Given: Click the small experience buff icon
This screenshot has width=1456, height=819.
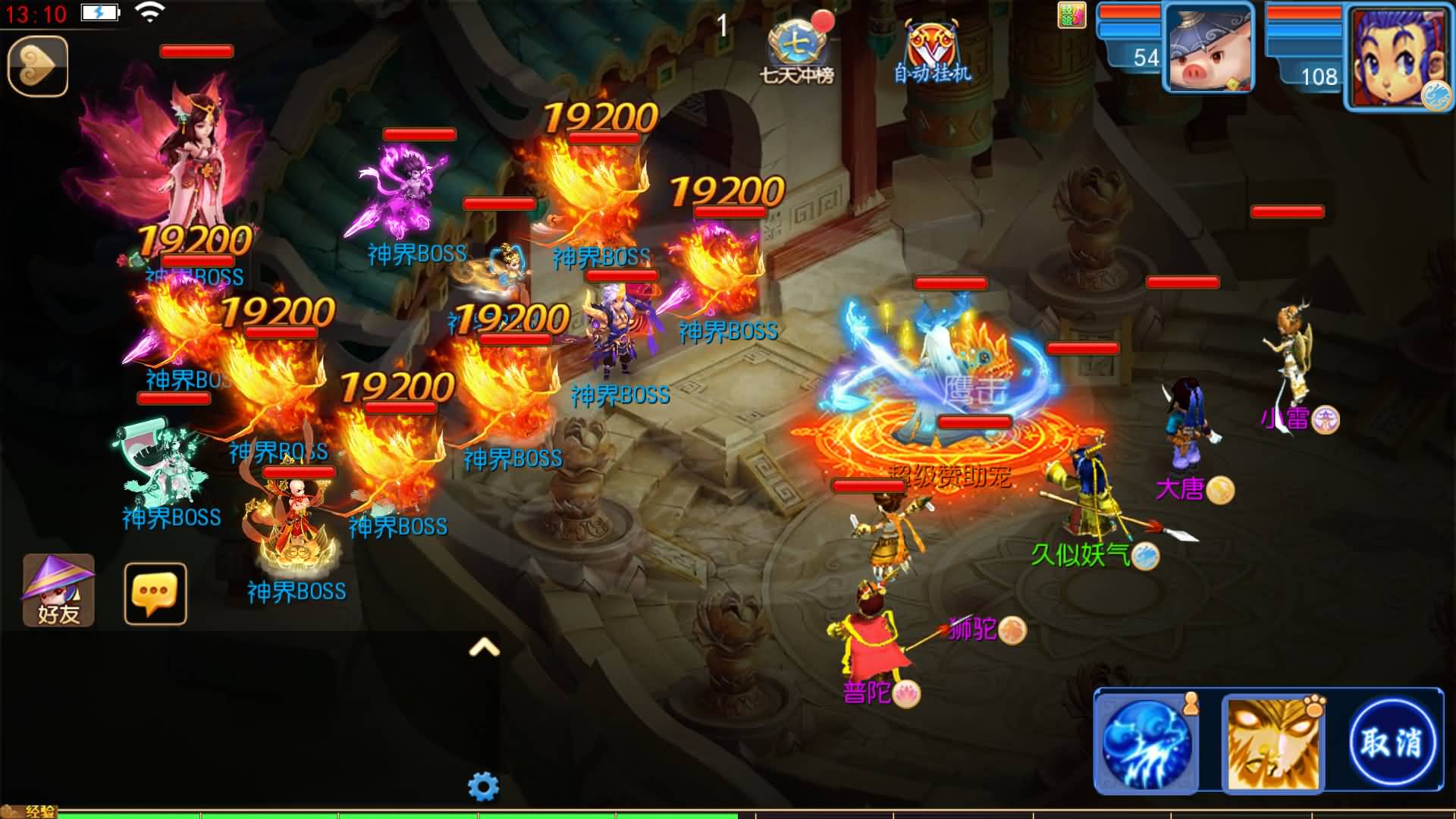Looking at the screenshot, I should point(1072,15).
